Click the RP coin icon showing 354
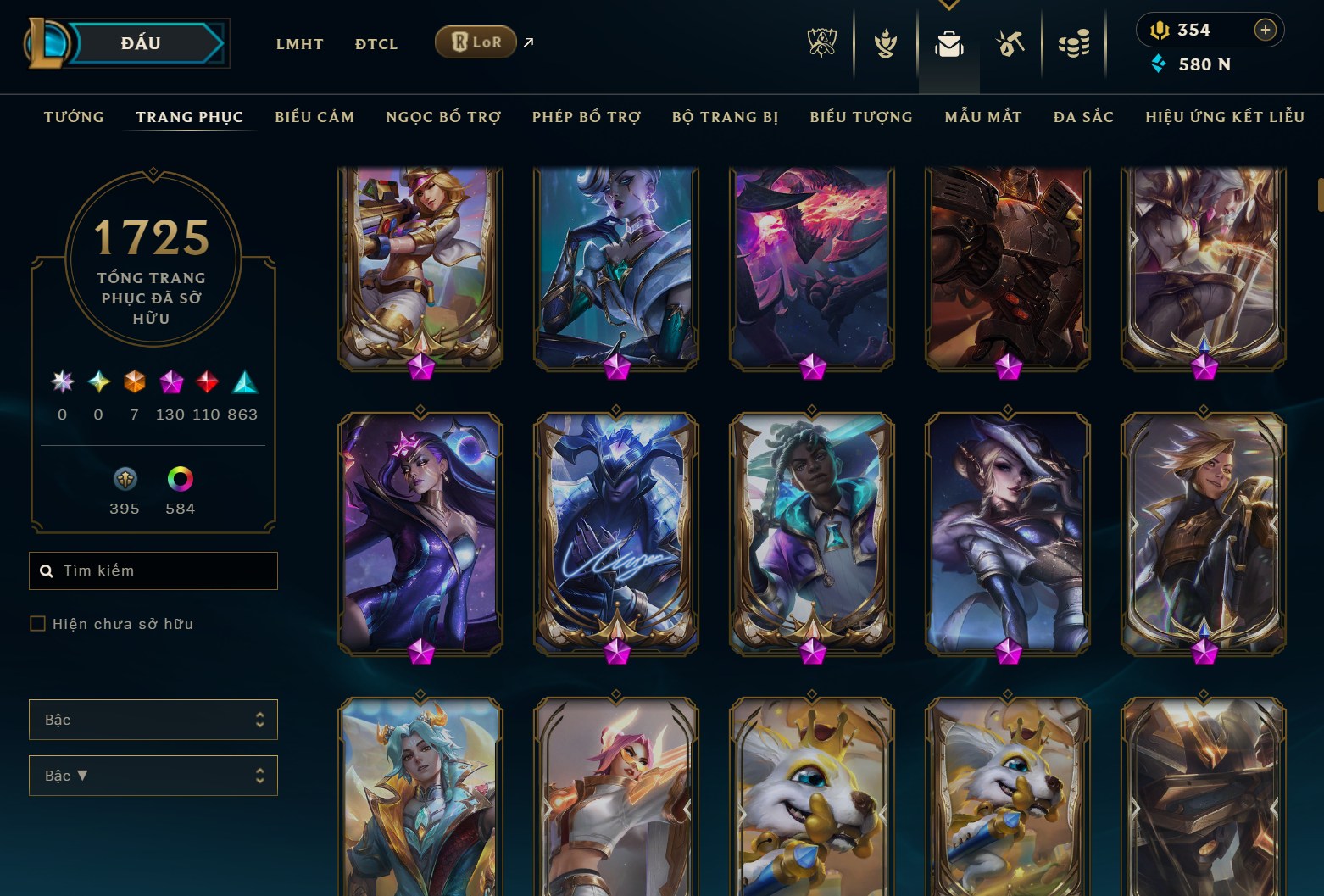The image size is (1324, 896). 1158,29
